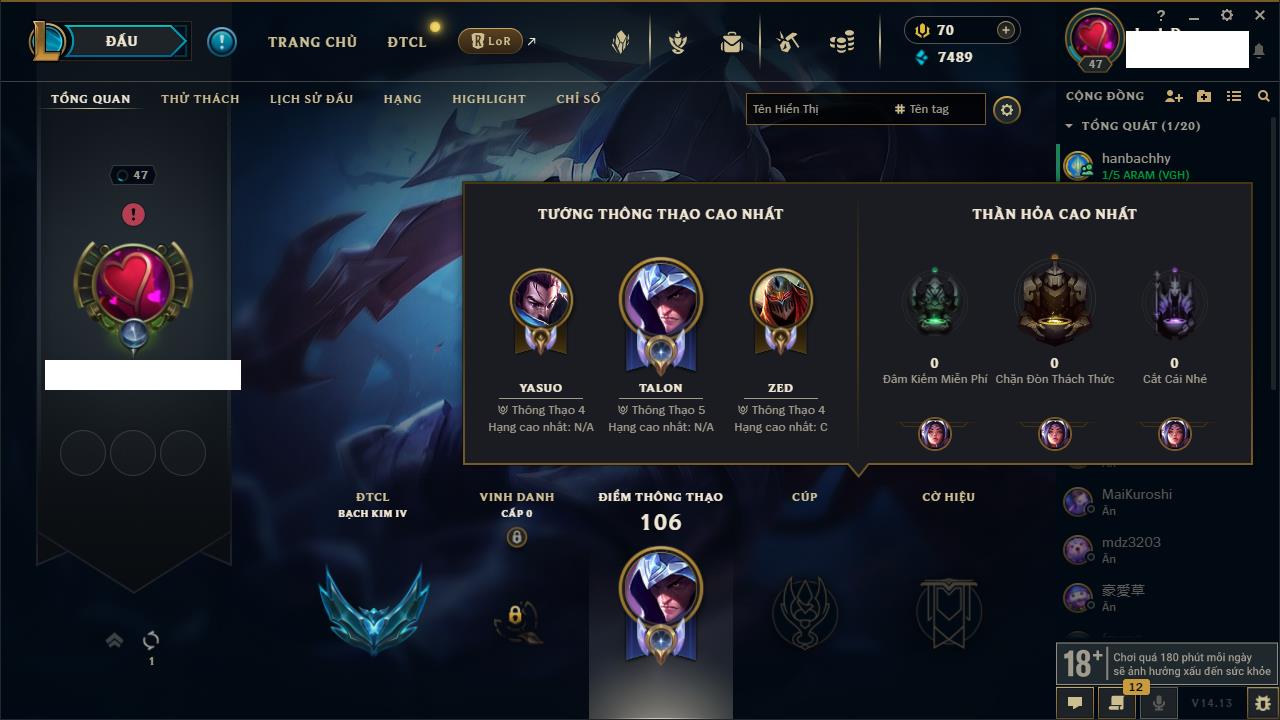1280x720 pixels.
Task: Open friend hanbachhy's entry
Action: point(1135,165)
